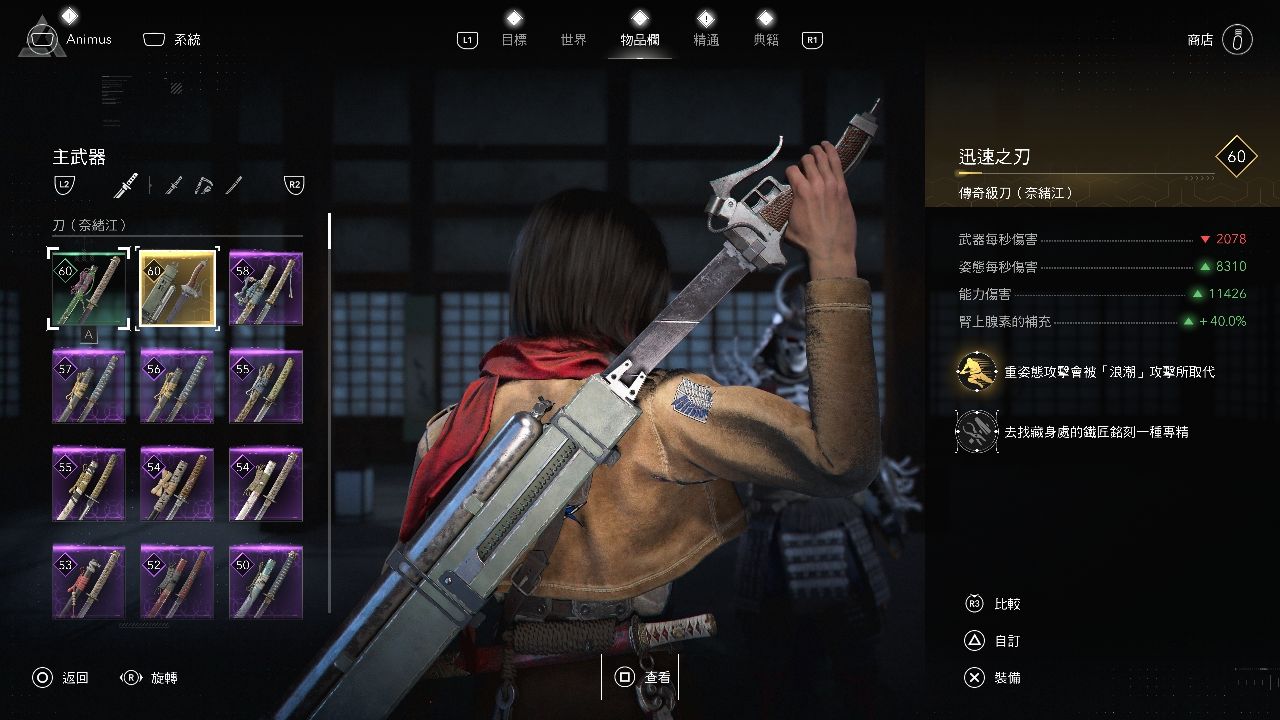Open the 商店 (Store)
This screenshot has width=1280, height=720.
1200,40
